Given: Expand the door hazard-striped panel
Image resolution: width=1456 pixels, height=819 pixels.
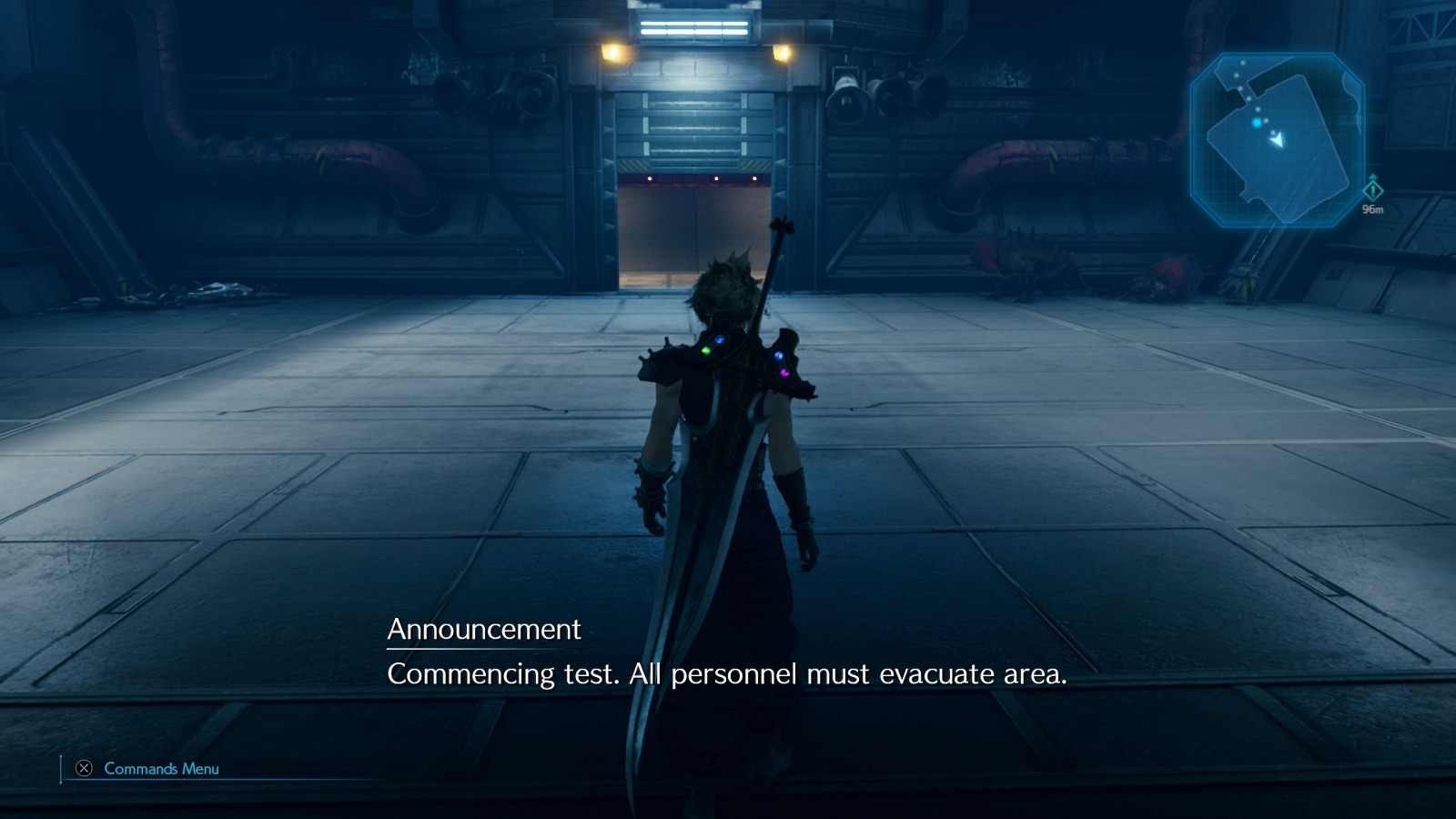Looking at the screenshot, I should coord(632,165).
